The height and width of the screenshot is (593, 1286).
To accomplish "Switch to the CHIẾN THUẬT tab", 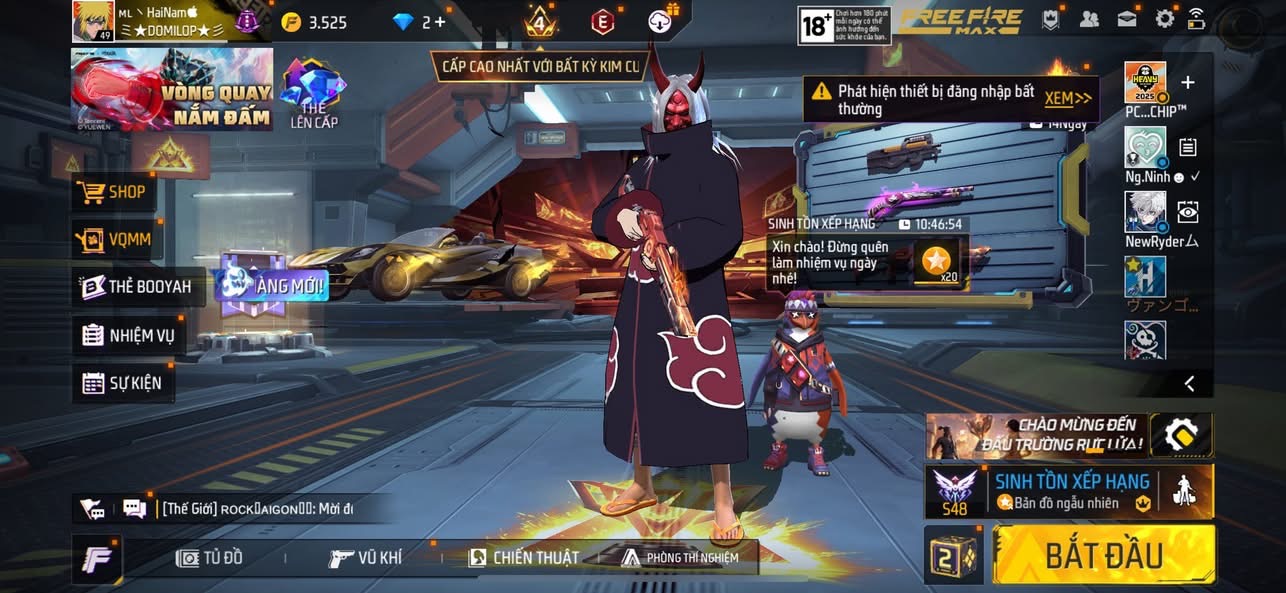I will coord(524,558).
